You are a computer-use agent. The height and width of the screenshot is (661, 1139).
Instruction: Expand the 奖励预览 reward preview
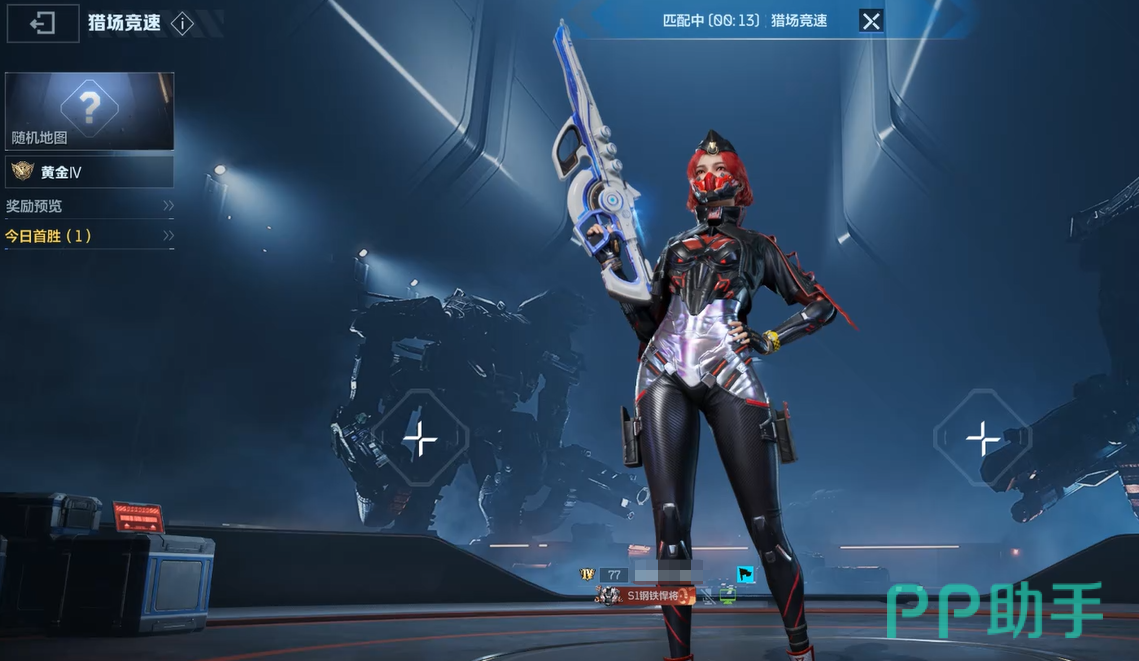point(89,206)
